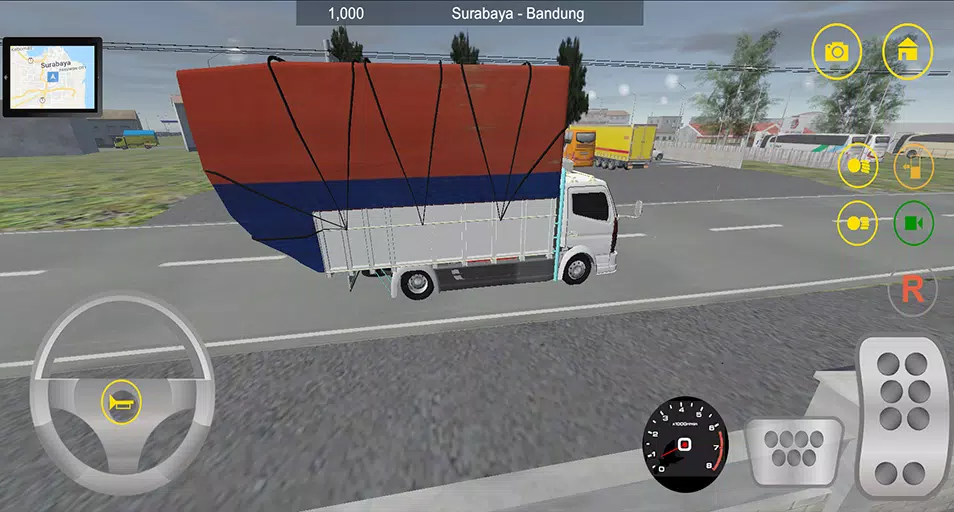Open the Surabaya minimap
The height and width of the screenshot is (512, 954).
(x=51, y=77)
